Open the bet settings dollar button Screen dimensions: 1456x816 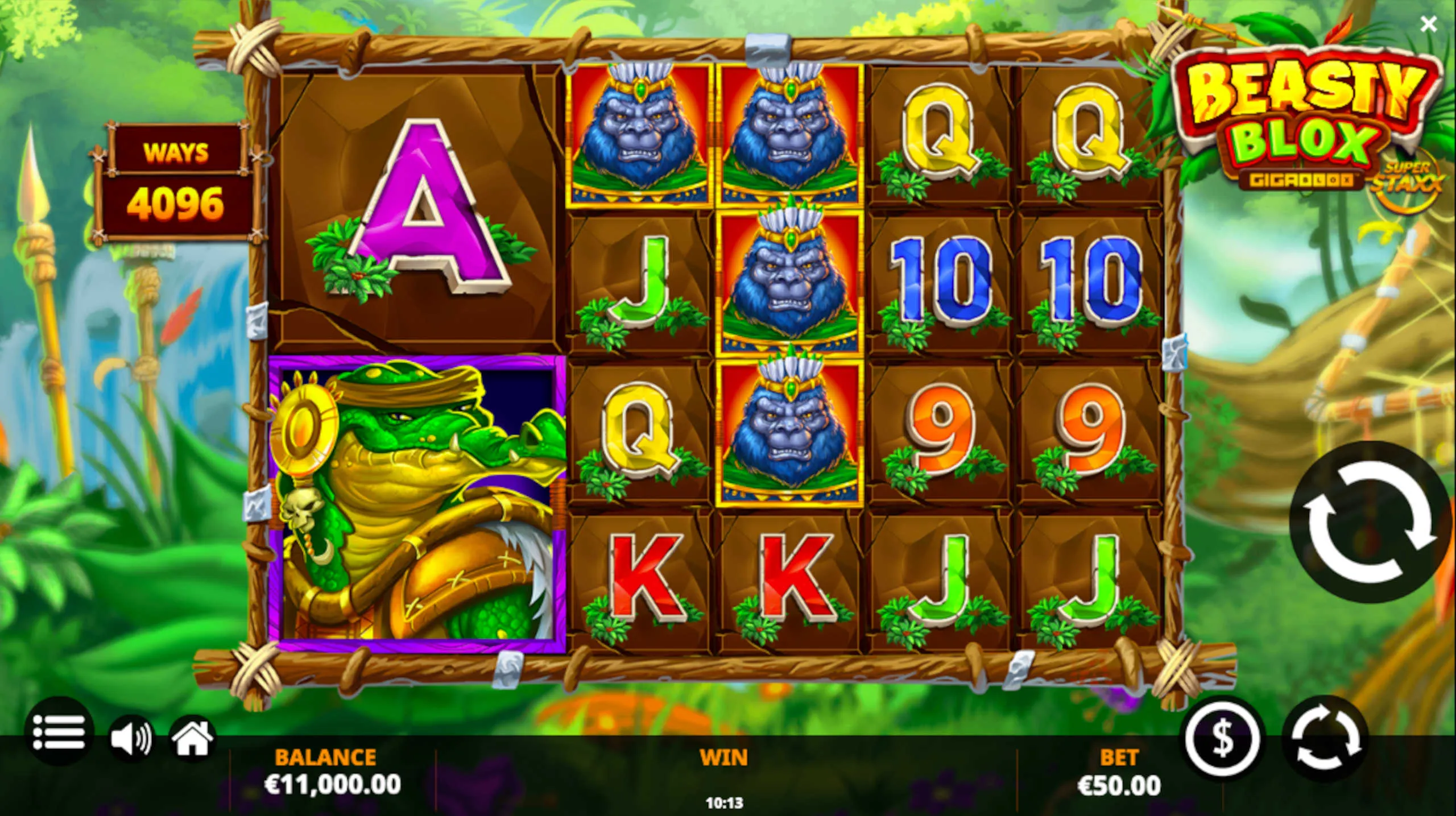point(1223,740)
